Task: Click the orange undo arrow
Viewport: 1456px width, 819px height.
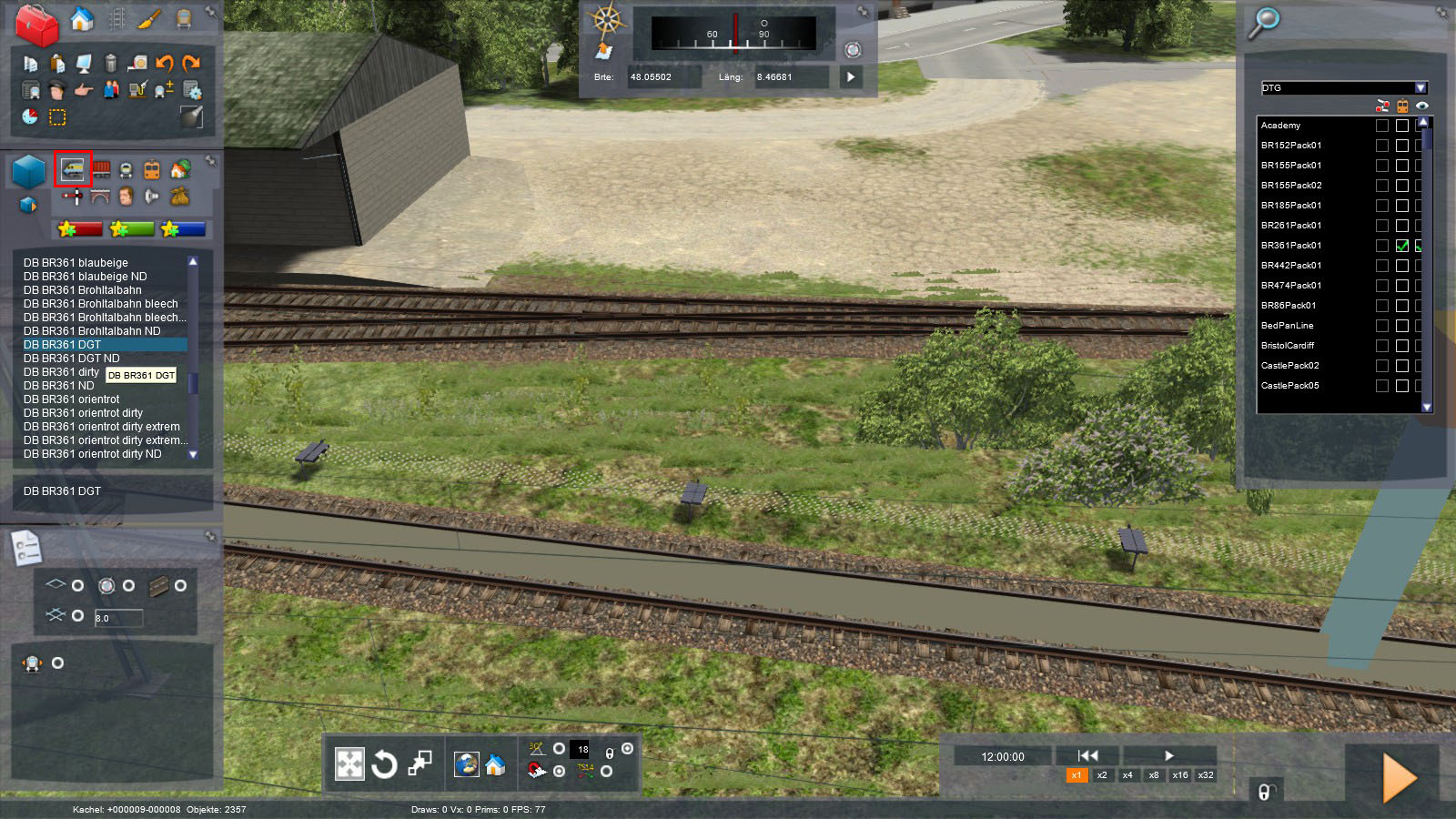Action: click(165, 63)
